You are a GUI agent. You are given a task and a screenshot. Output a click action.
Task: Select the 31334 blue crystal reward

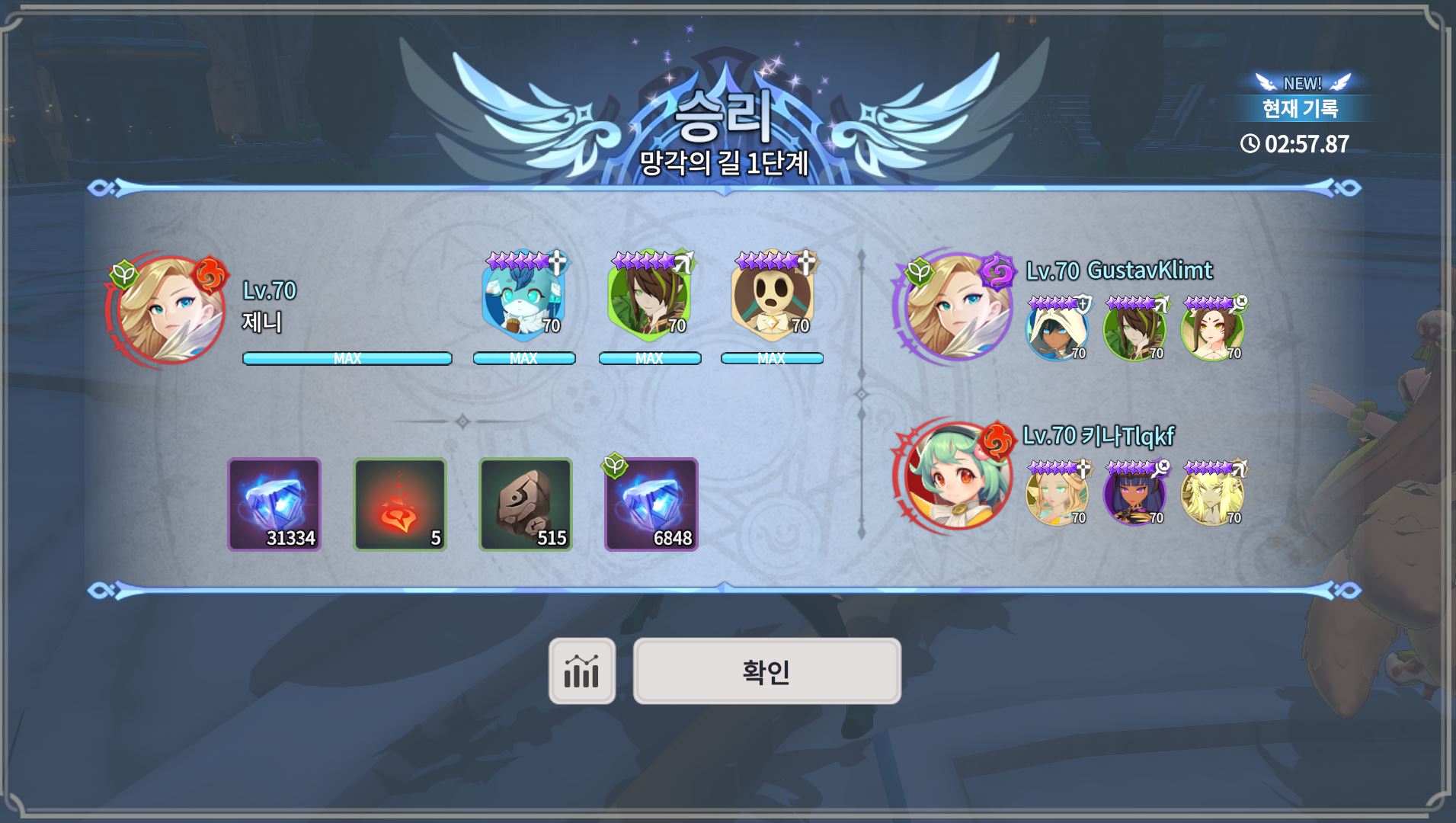[x=274, y=504]
